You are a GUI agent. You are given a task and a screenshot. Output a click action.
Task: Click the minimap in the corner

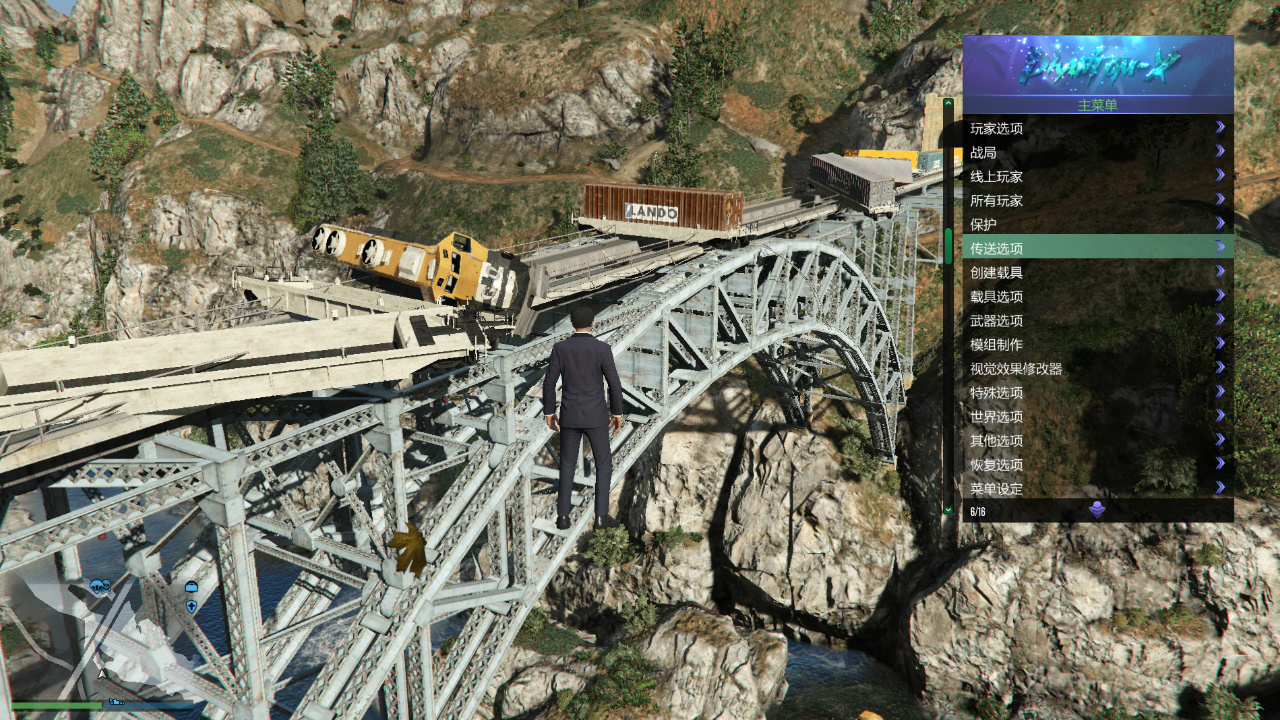click(x=100, y=640)
